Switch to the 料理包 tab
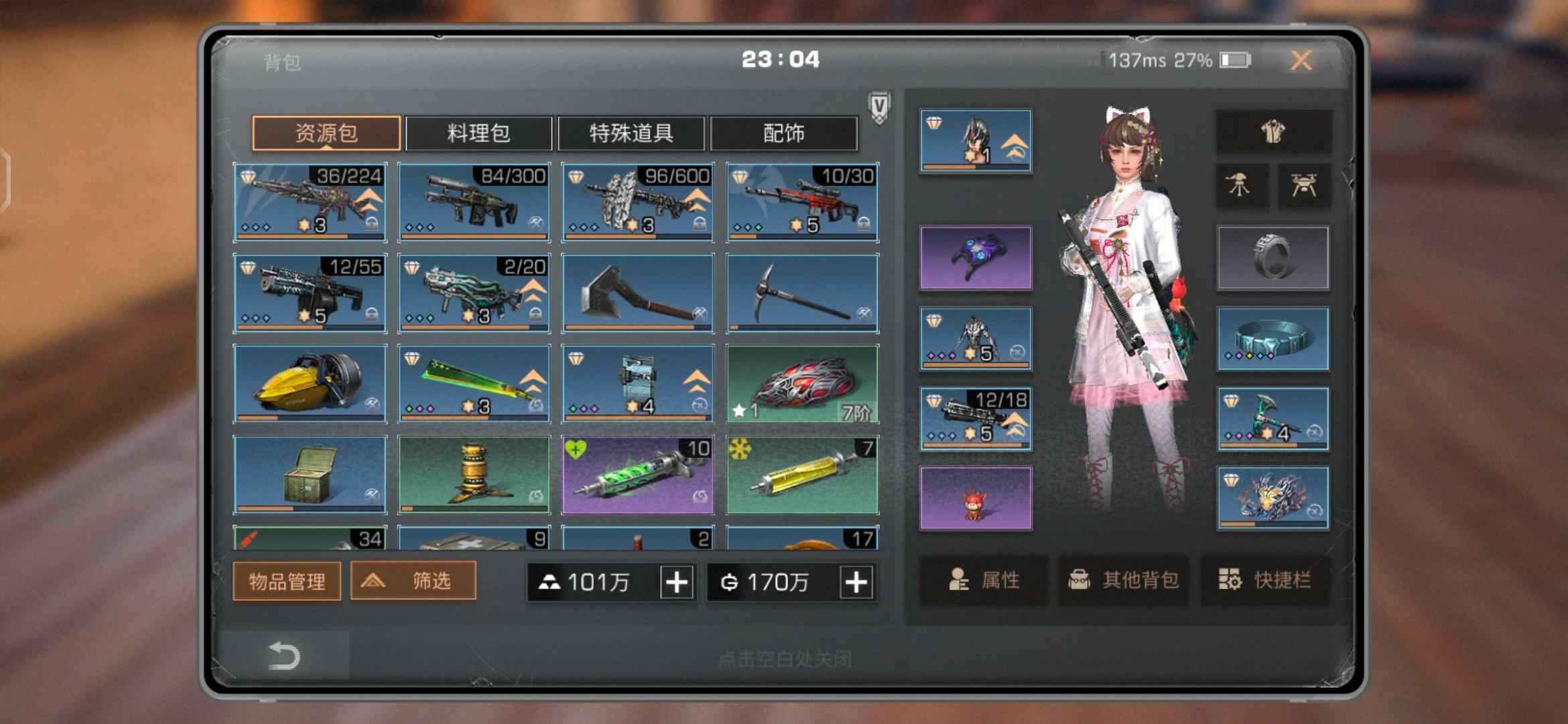 [x=478, y=133]
